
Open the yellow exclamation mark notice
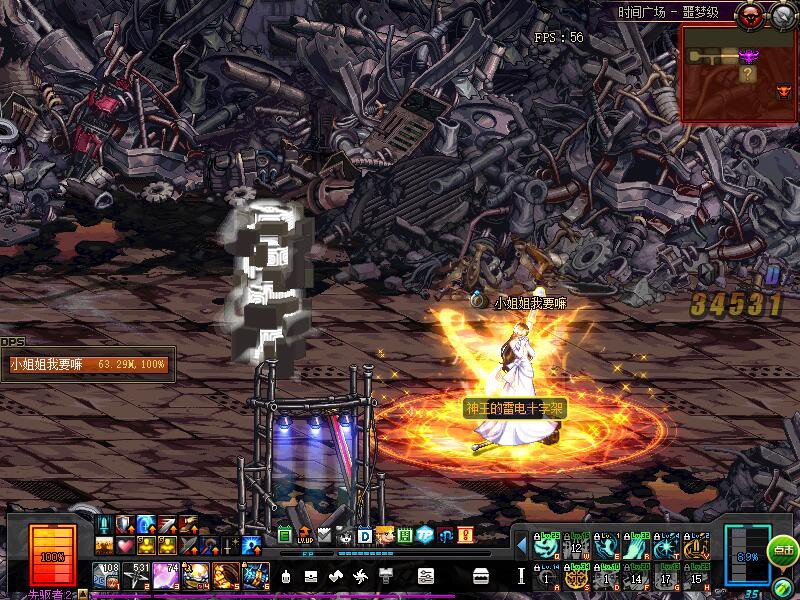(465, 535)
